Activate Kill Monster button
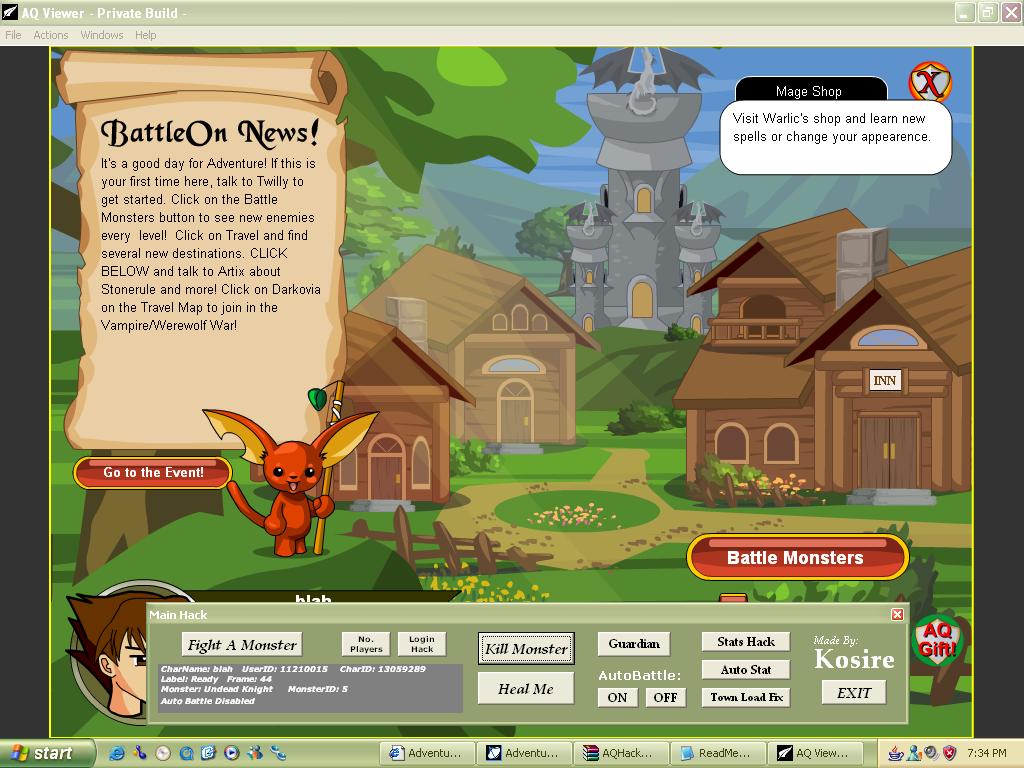This screenshot has height=768, width=1024. [x=526, y=648]
